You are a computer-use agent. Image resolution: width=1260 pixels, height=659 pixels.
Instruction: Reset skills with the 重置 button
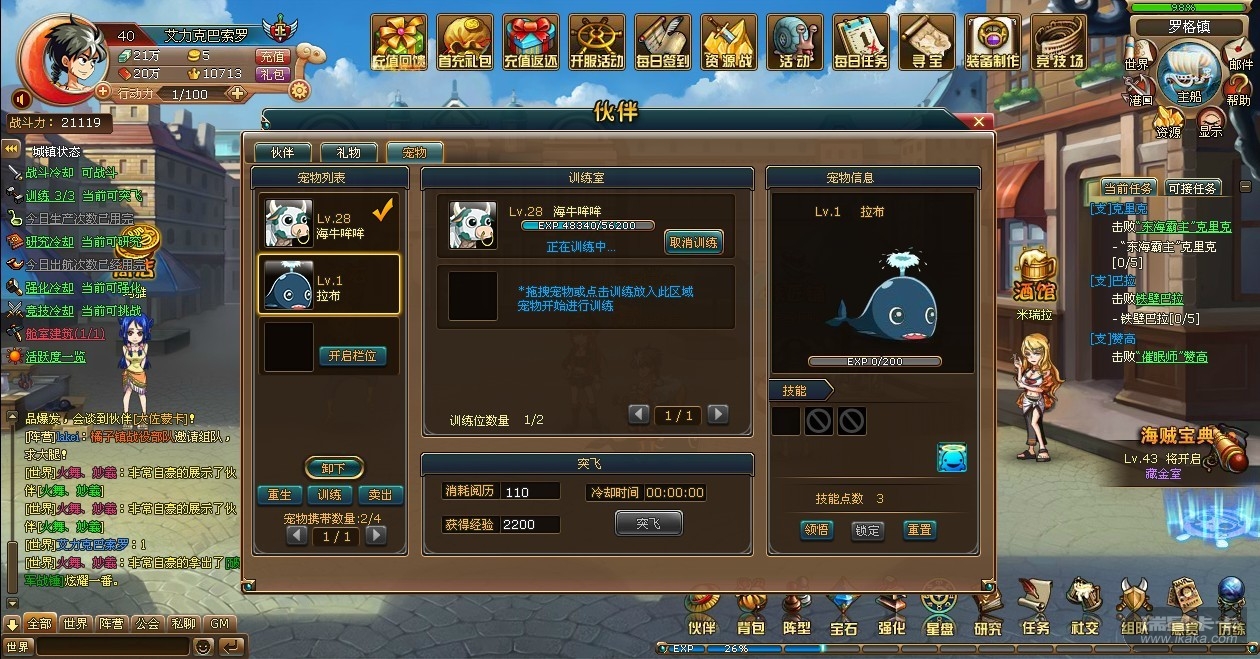pyautogui.click(x=919, y=530)
